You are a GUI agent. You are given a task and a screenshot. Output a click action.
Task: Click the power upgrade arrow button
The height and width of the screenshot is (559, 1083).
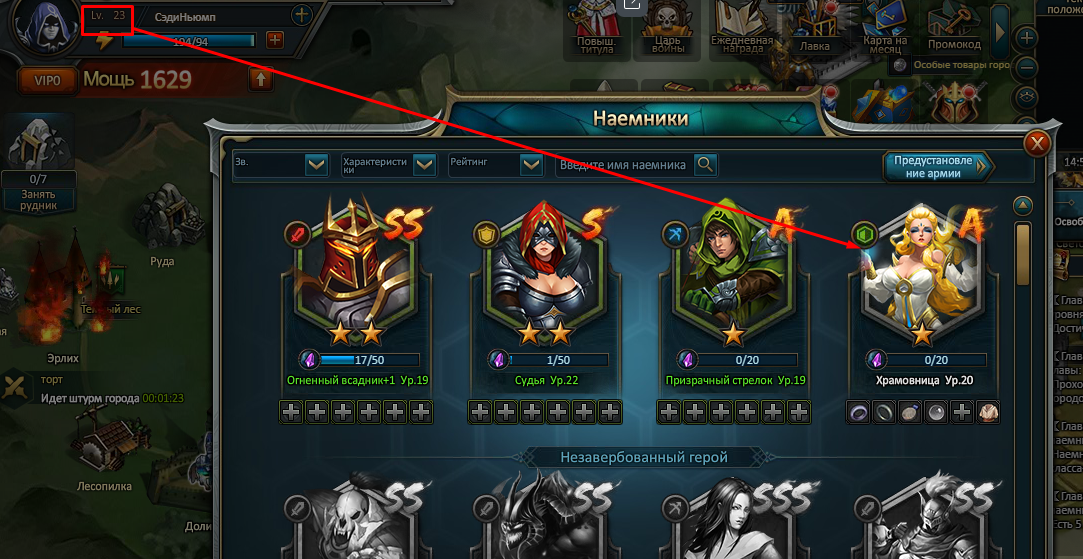[261, 79]
